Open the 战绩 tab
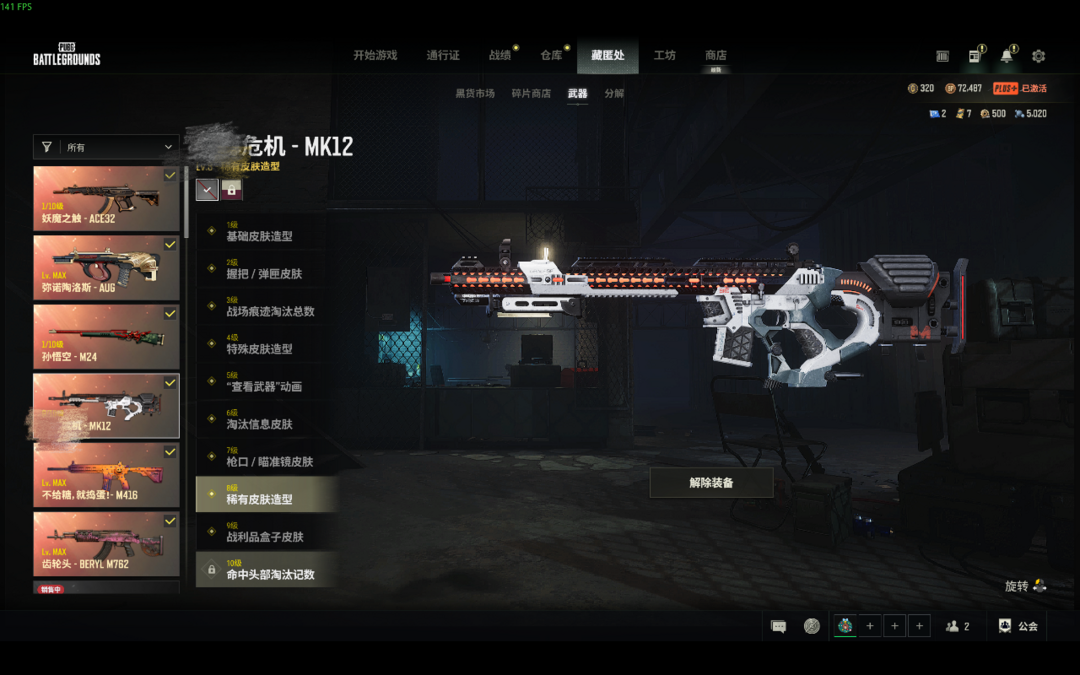 pyautogui.click(x=500, y=56)
